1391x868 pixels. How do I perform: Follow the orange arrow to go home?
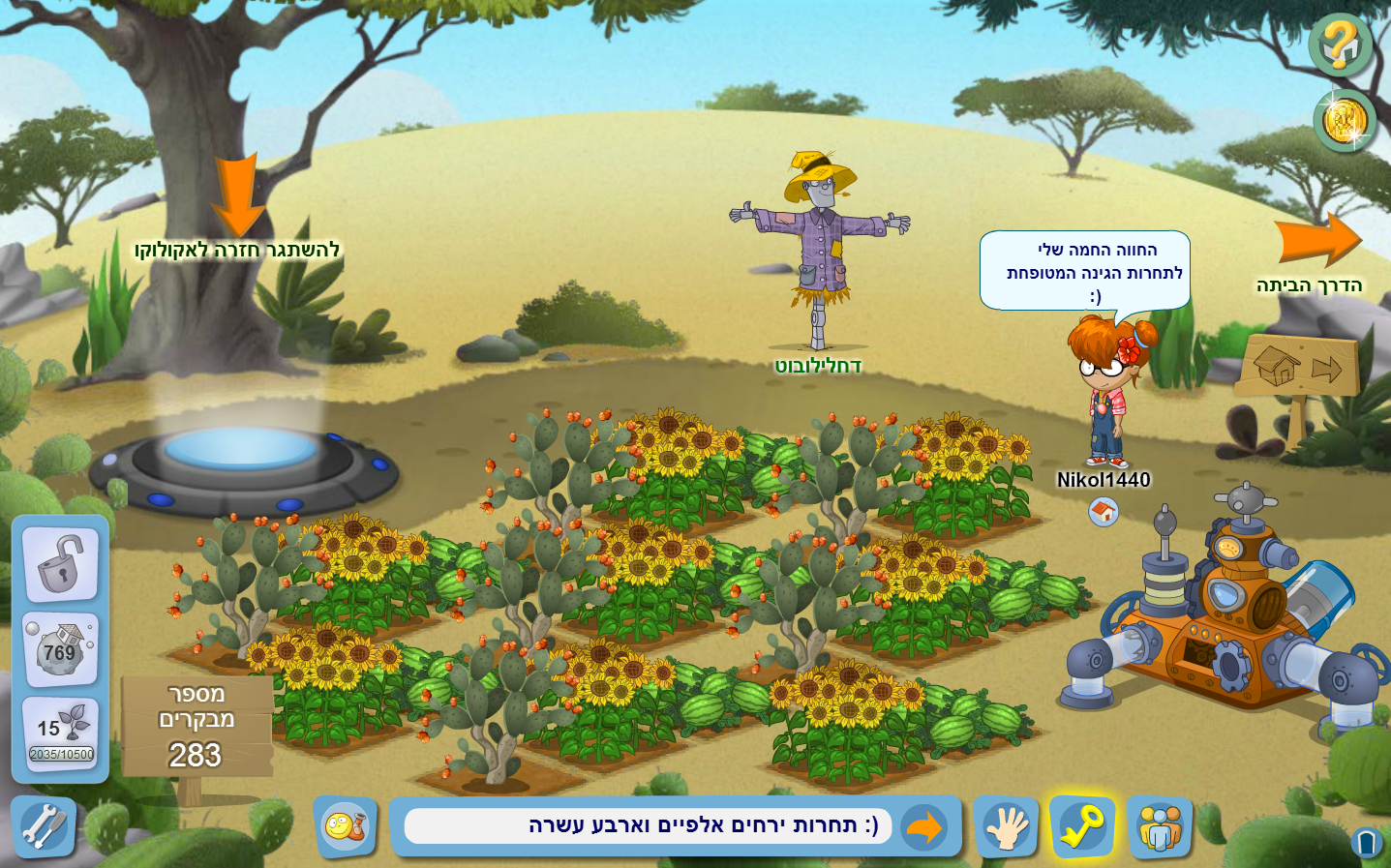click(1317, 239)
